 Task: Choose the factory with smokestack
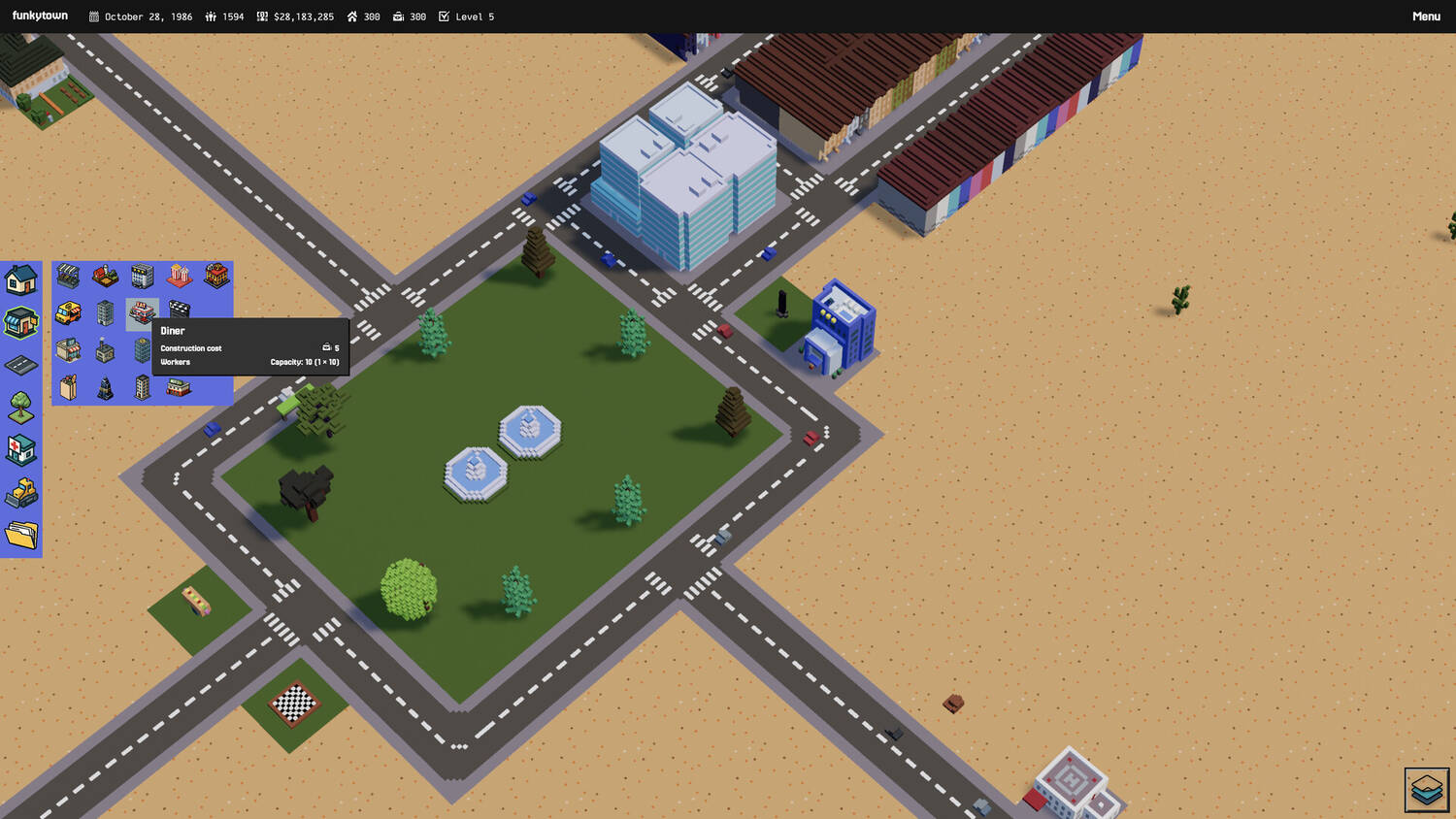(x=105, y=350)
